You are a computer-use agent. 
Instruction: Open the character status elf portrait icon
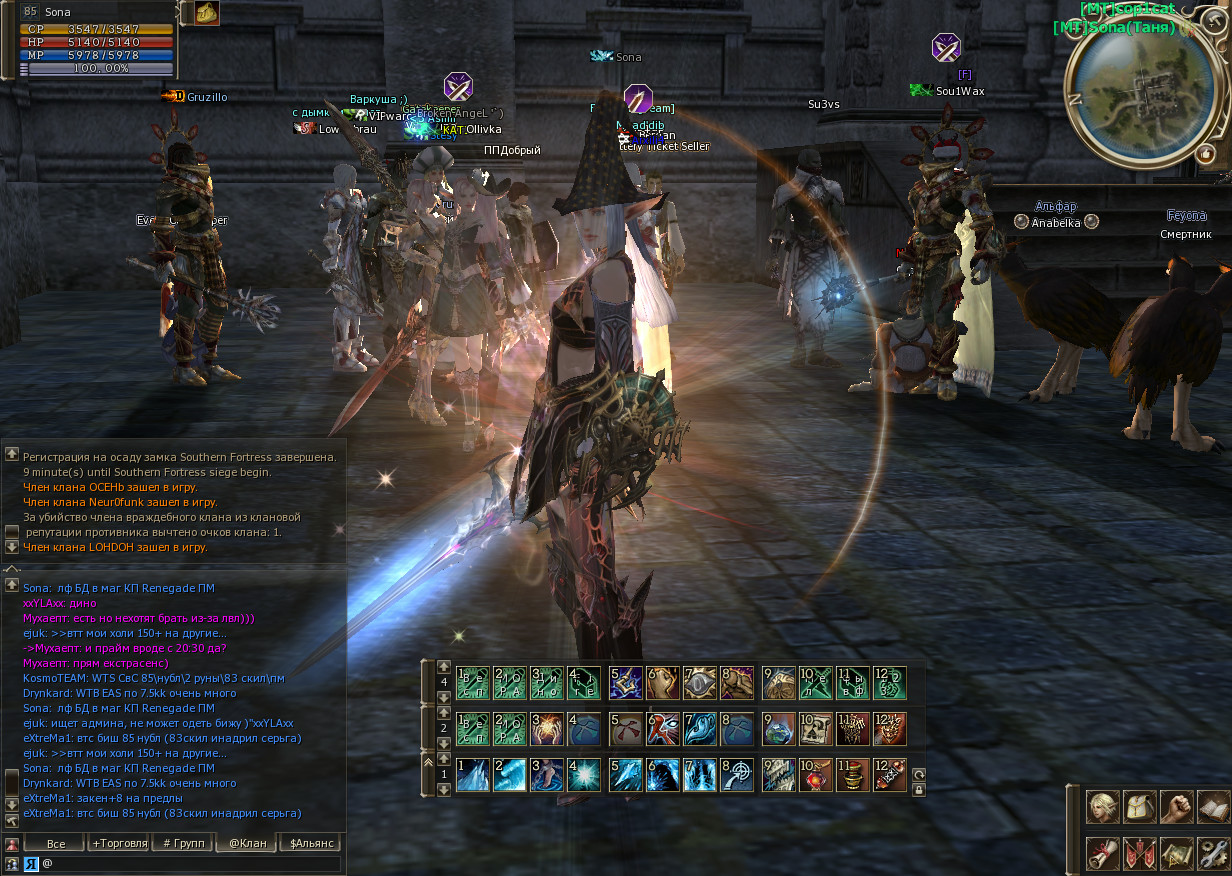click(x=1102, y=806)
